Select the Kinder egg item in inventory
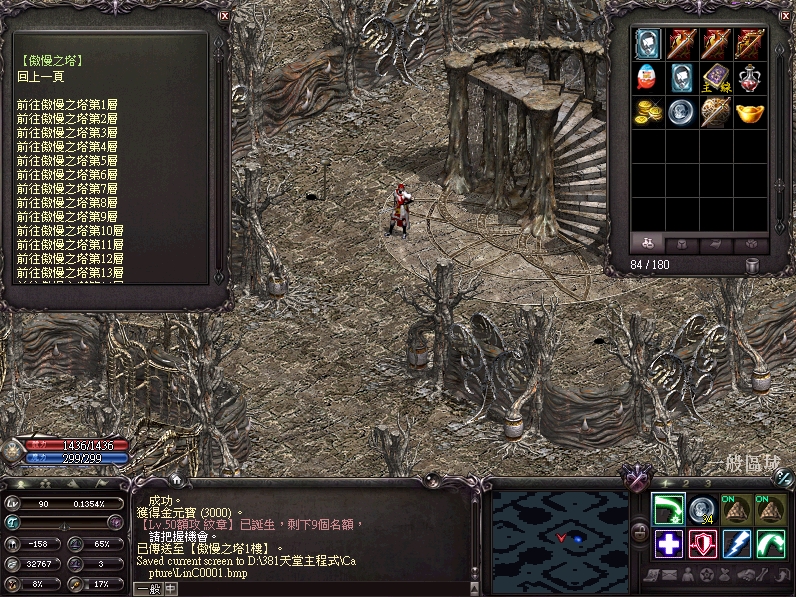The image size is (796, 597). coord(649,77)
